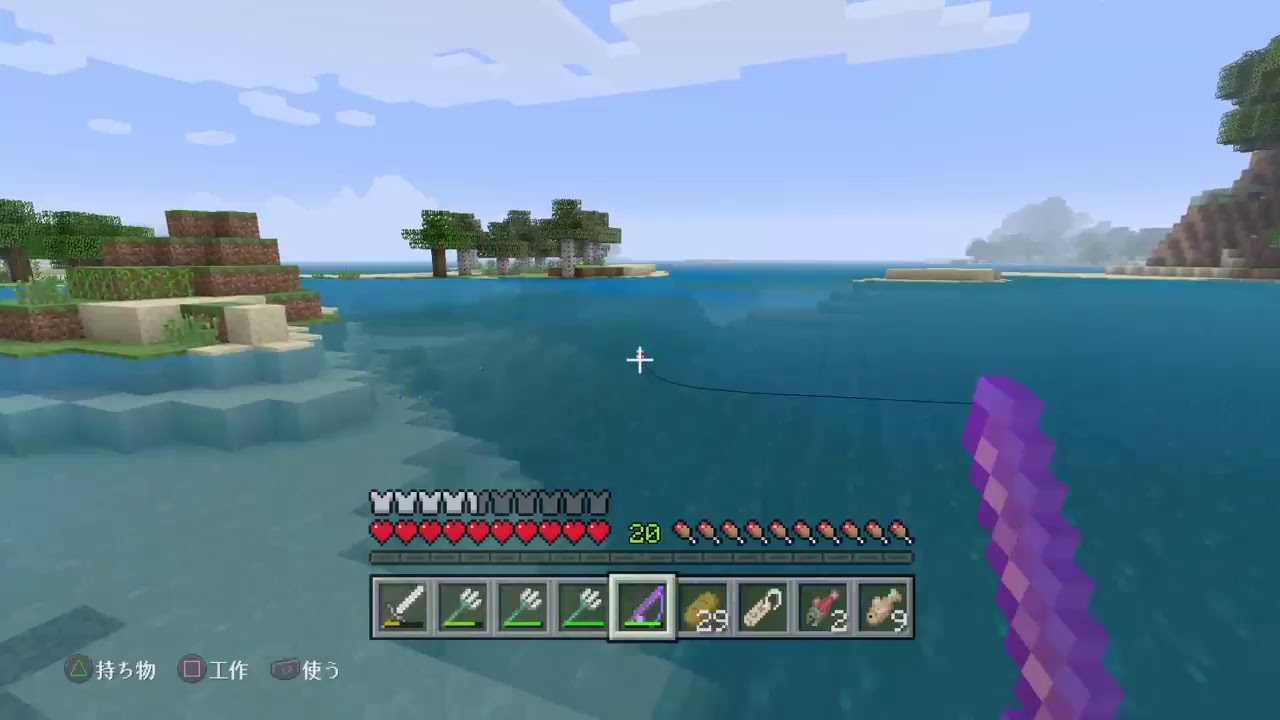1280x720 pixels.
Task: Select the first trident in the hotbar
Action: (x=462, y=605)
